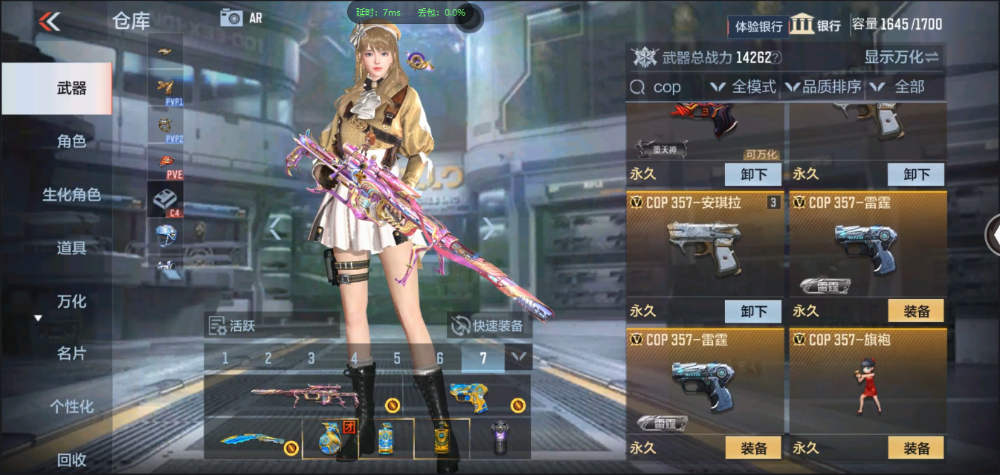Switch to the 角色 tab

click(70, 142)
